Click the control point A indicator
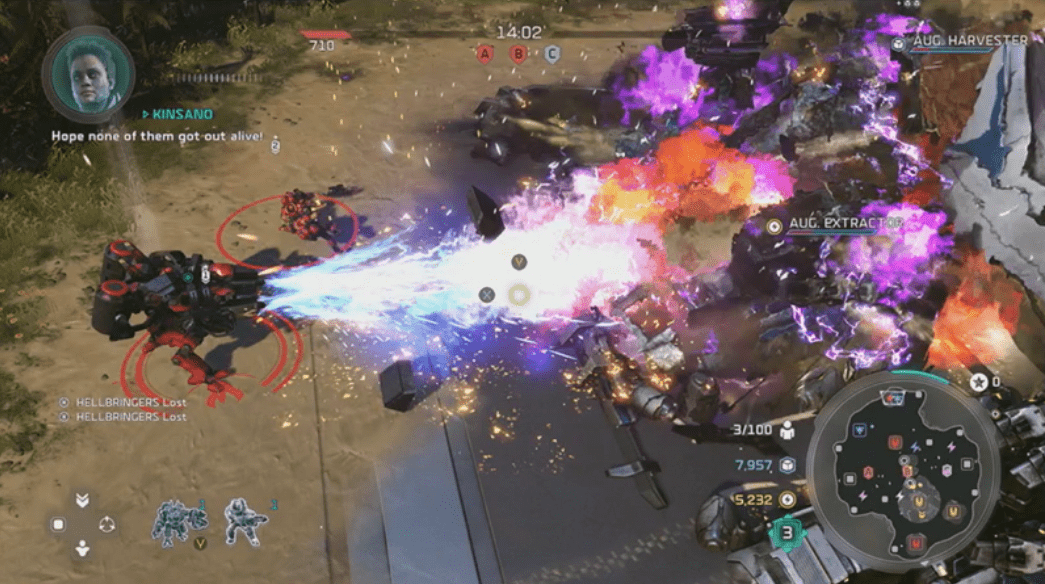1045x584 pixels. (485, 55)
